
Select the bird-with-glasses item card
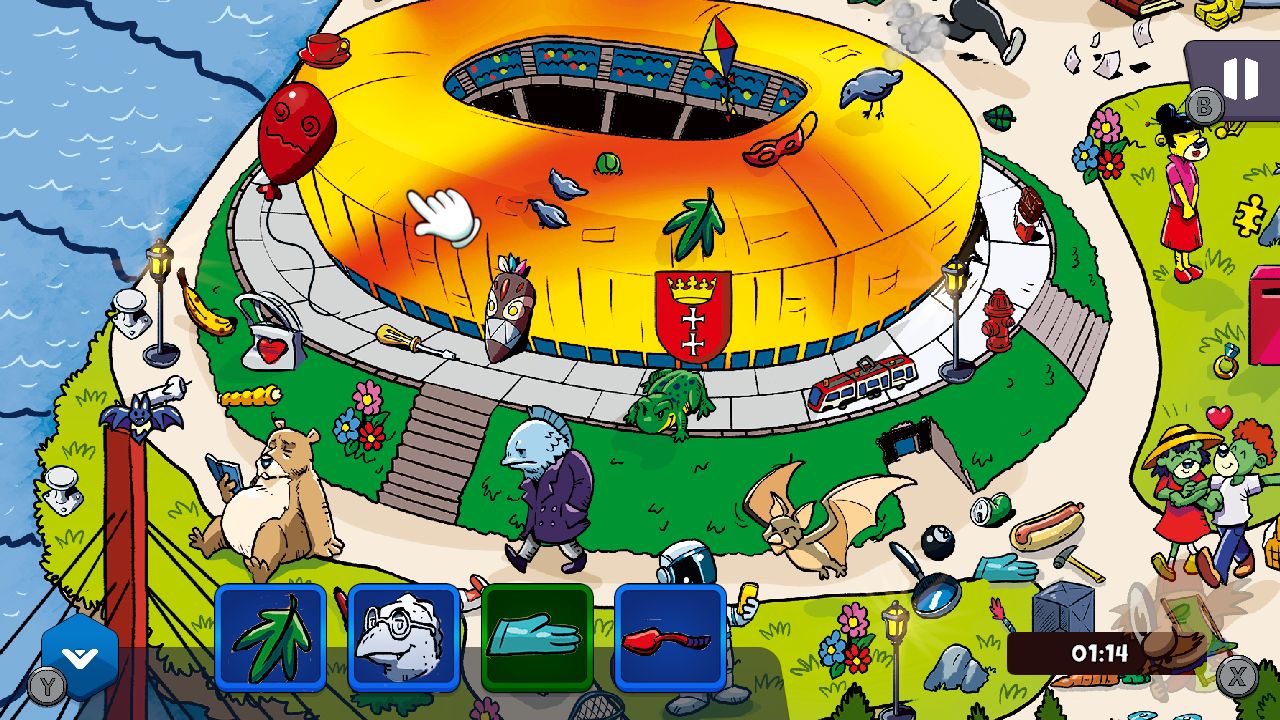pos(404,640)
